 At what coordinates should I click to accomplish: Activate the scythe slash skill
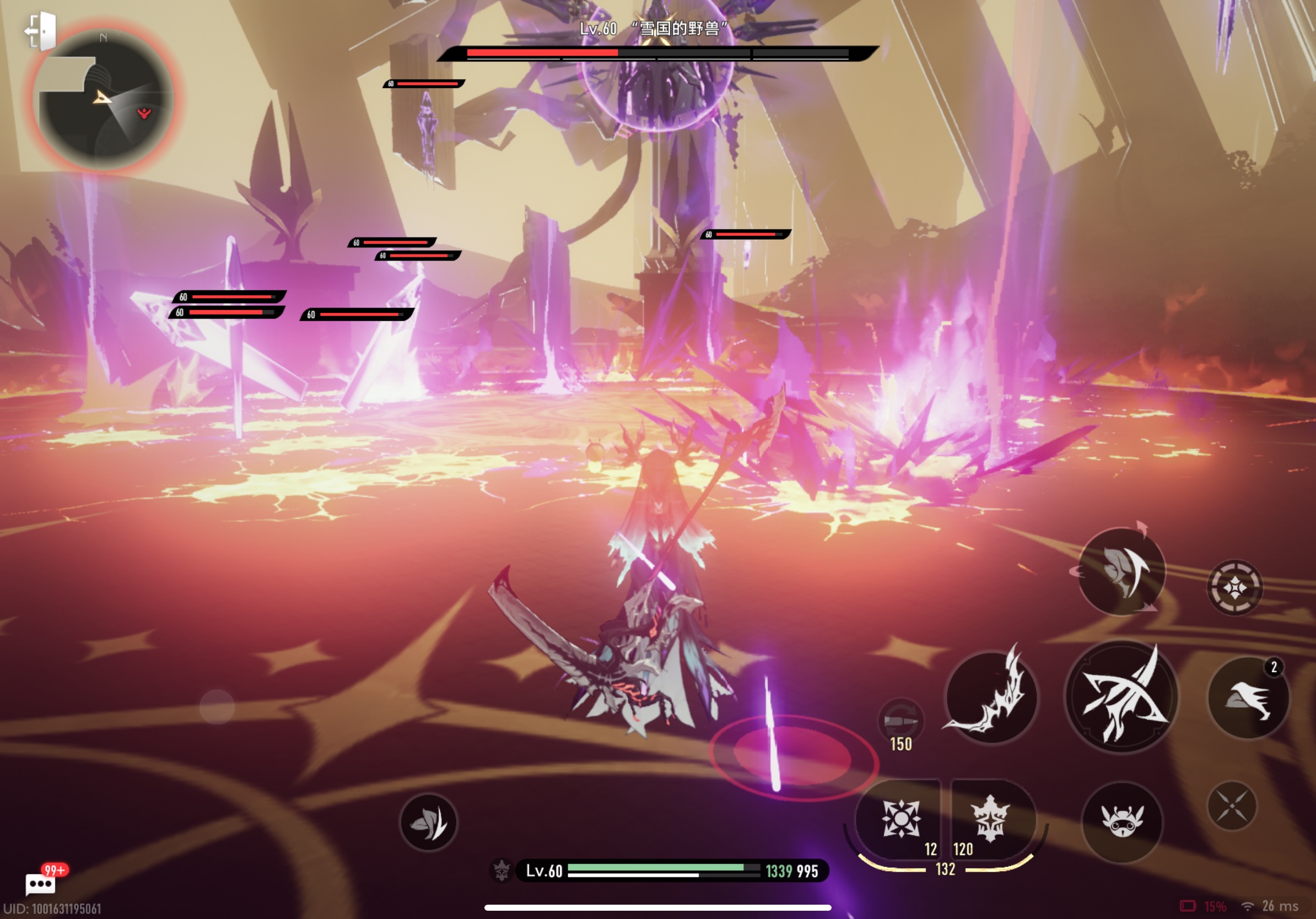pyautogui.click(x=990, y=697)
